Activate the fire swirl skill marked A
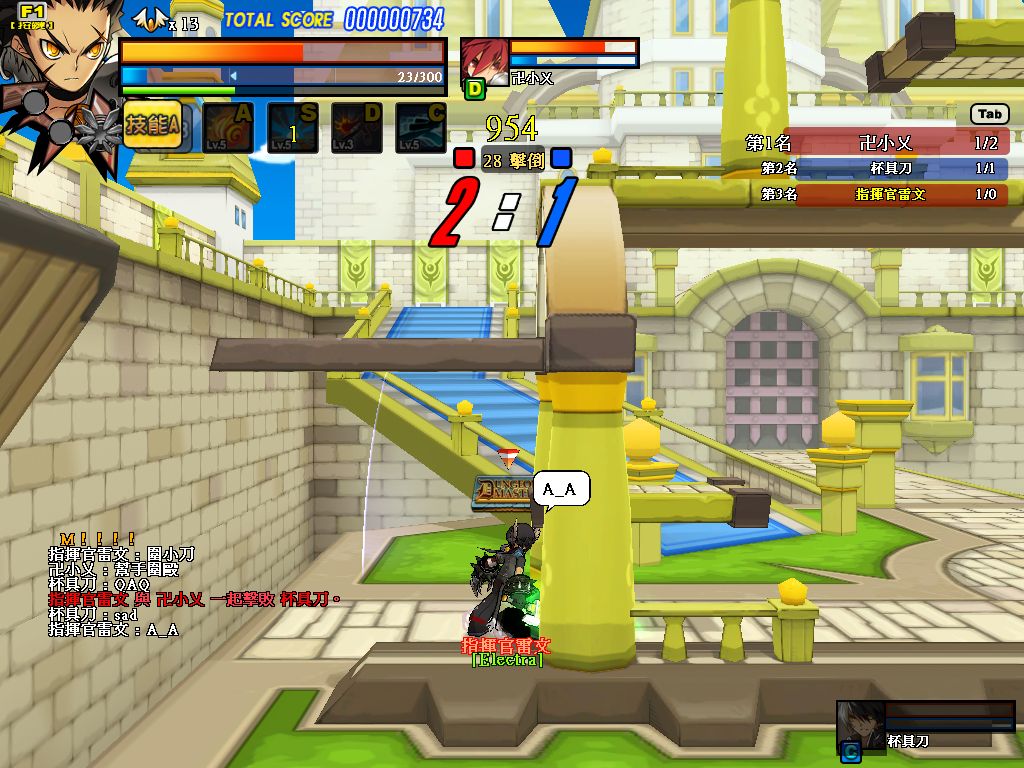 pyautogui.click(x=229, y=128)
